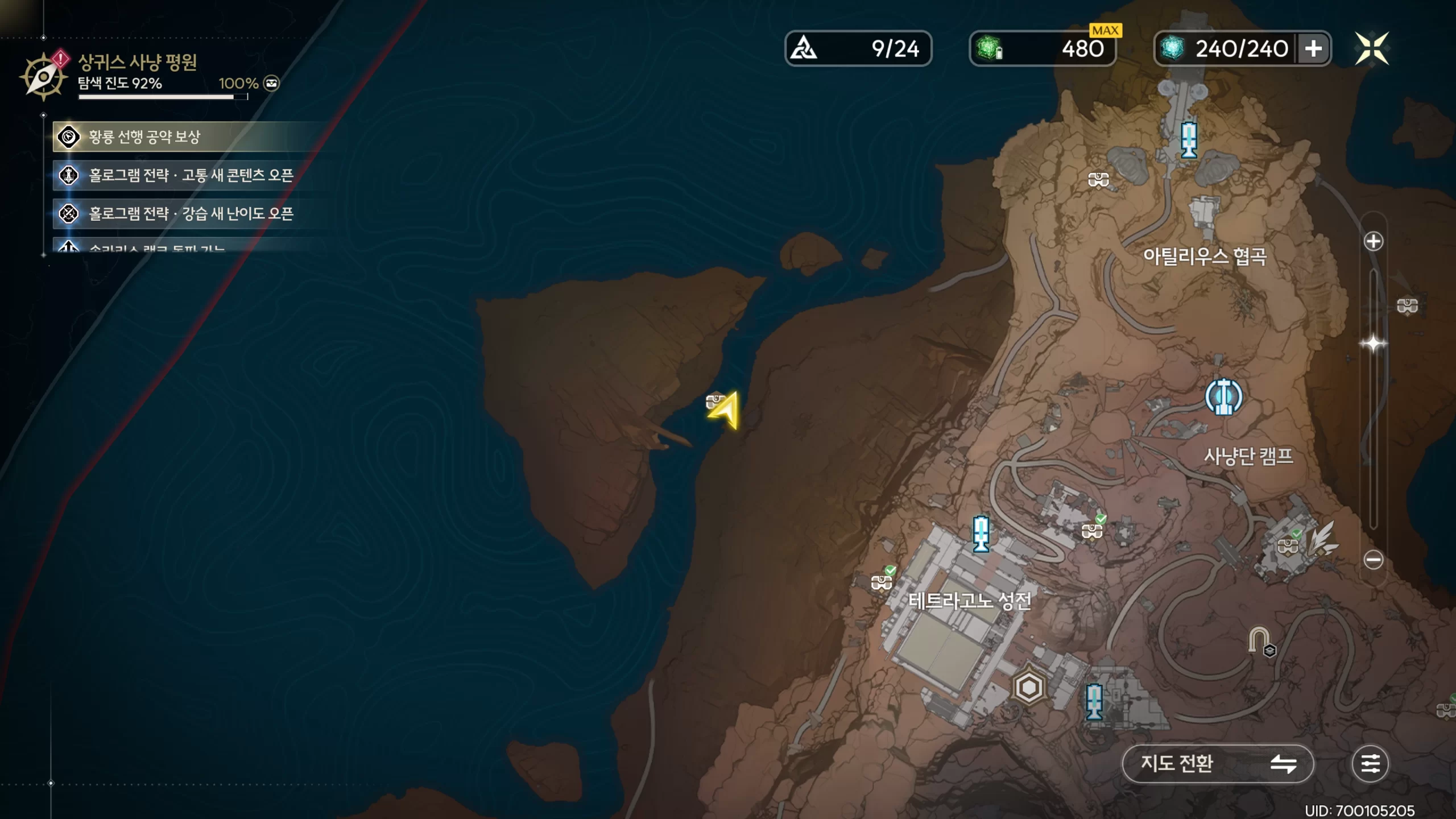Switch maps with the 지도 전환 button
The height and width of the screenshot is (819, 1456).
(x=1217, y=763)
